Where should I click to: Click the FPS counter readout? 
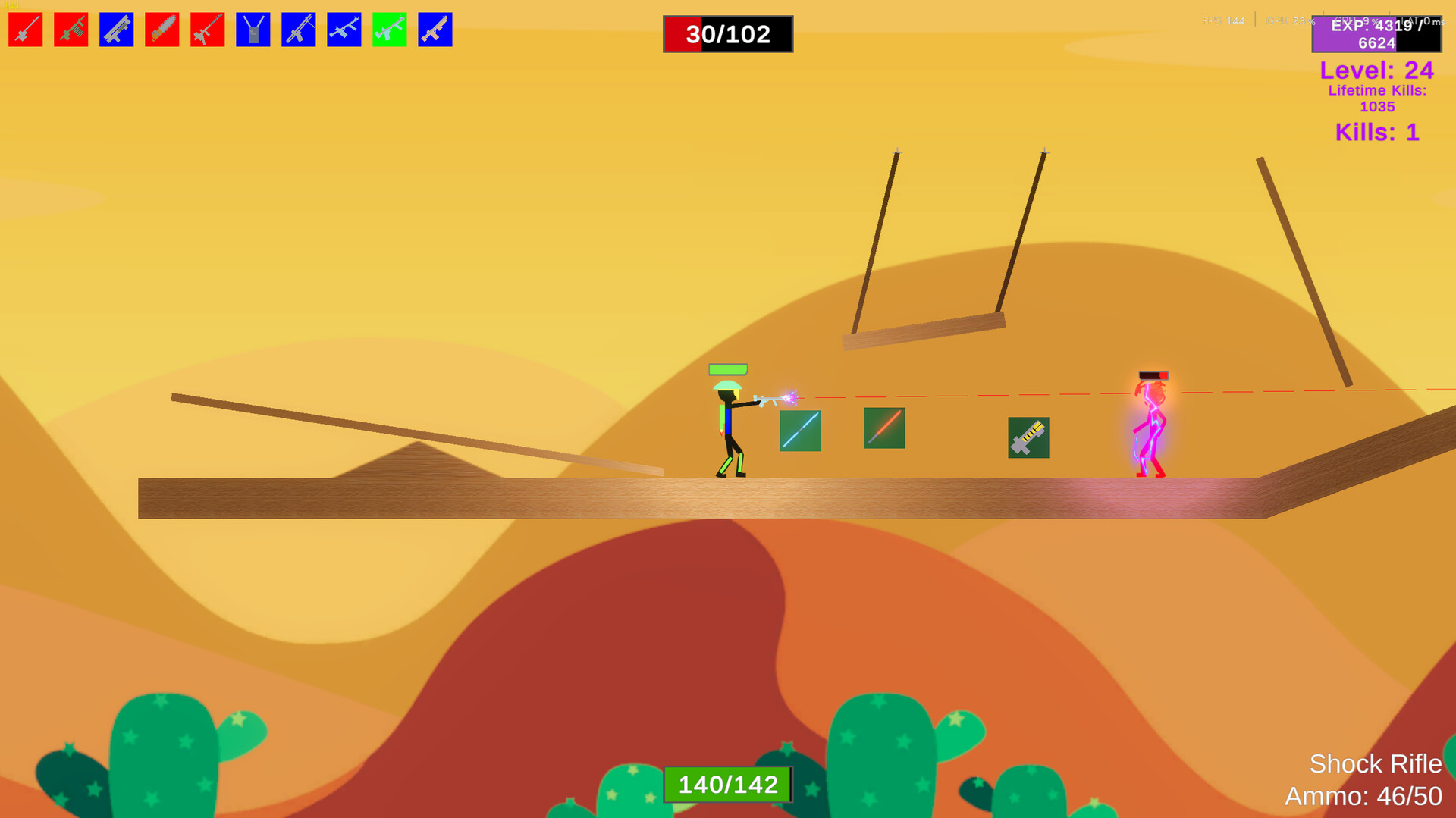[1225, 20]
